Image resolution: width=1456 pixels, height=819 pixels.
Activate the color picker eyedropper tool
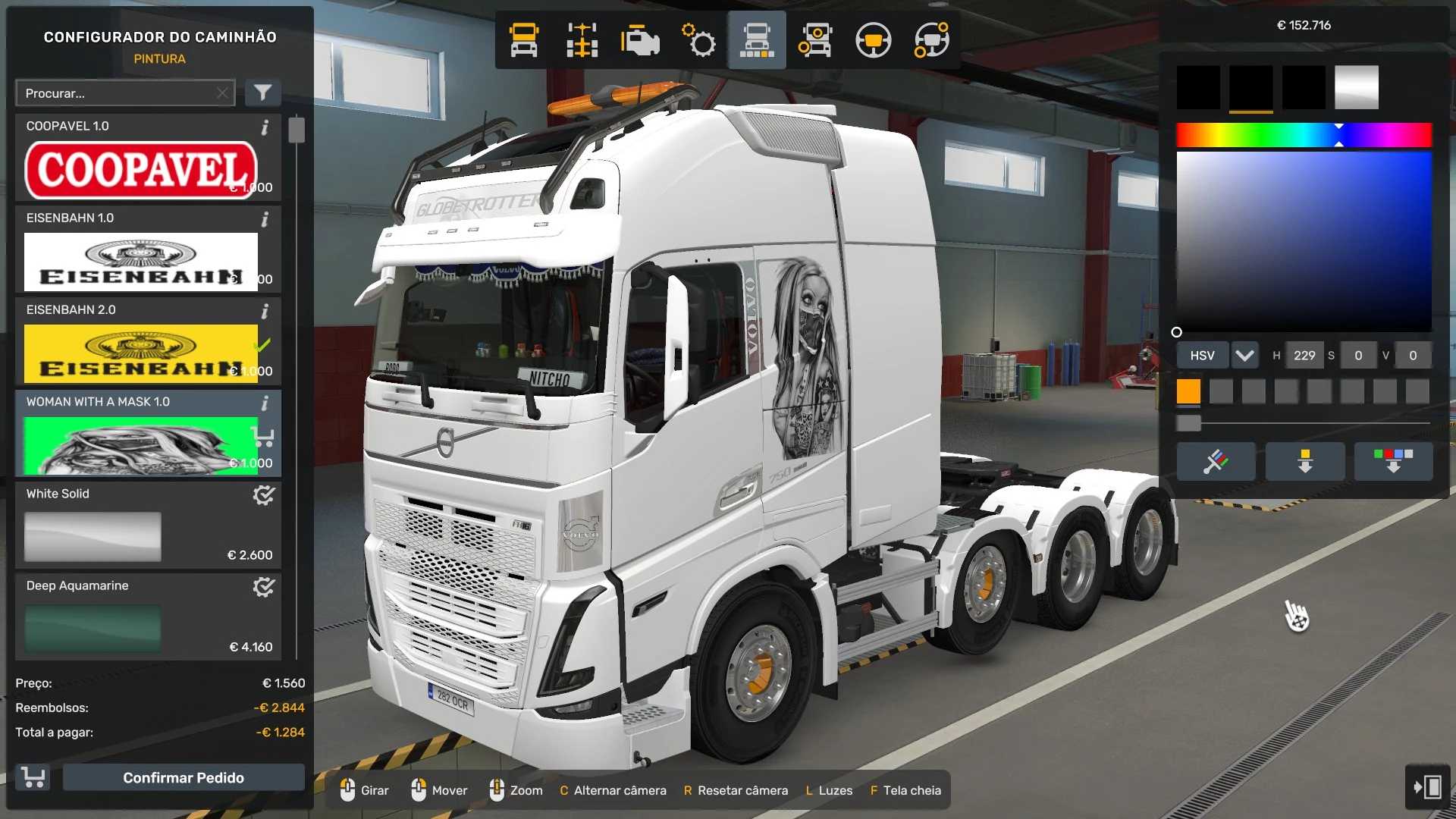(1216, 461)
